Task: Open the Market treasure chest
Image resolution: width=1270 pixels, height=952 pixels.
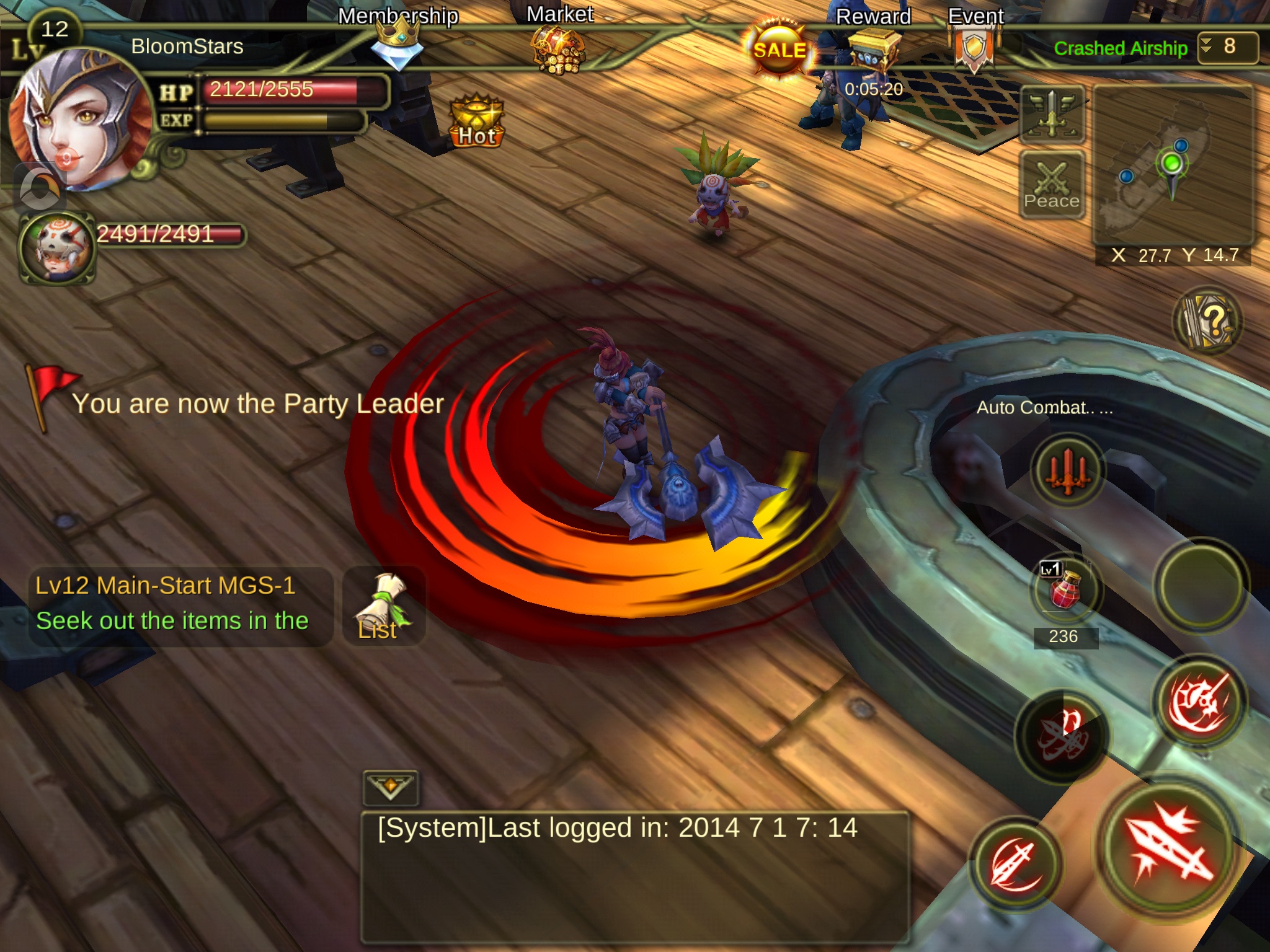Action: (x=558, y=50)
